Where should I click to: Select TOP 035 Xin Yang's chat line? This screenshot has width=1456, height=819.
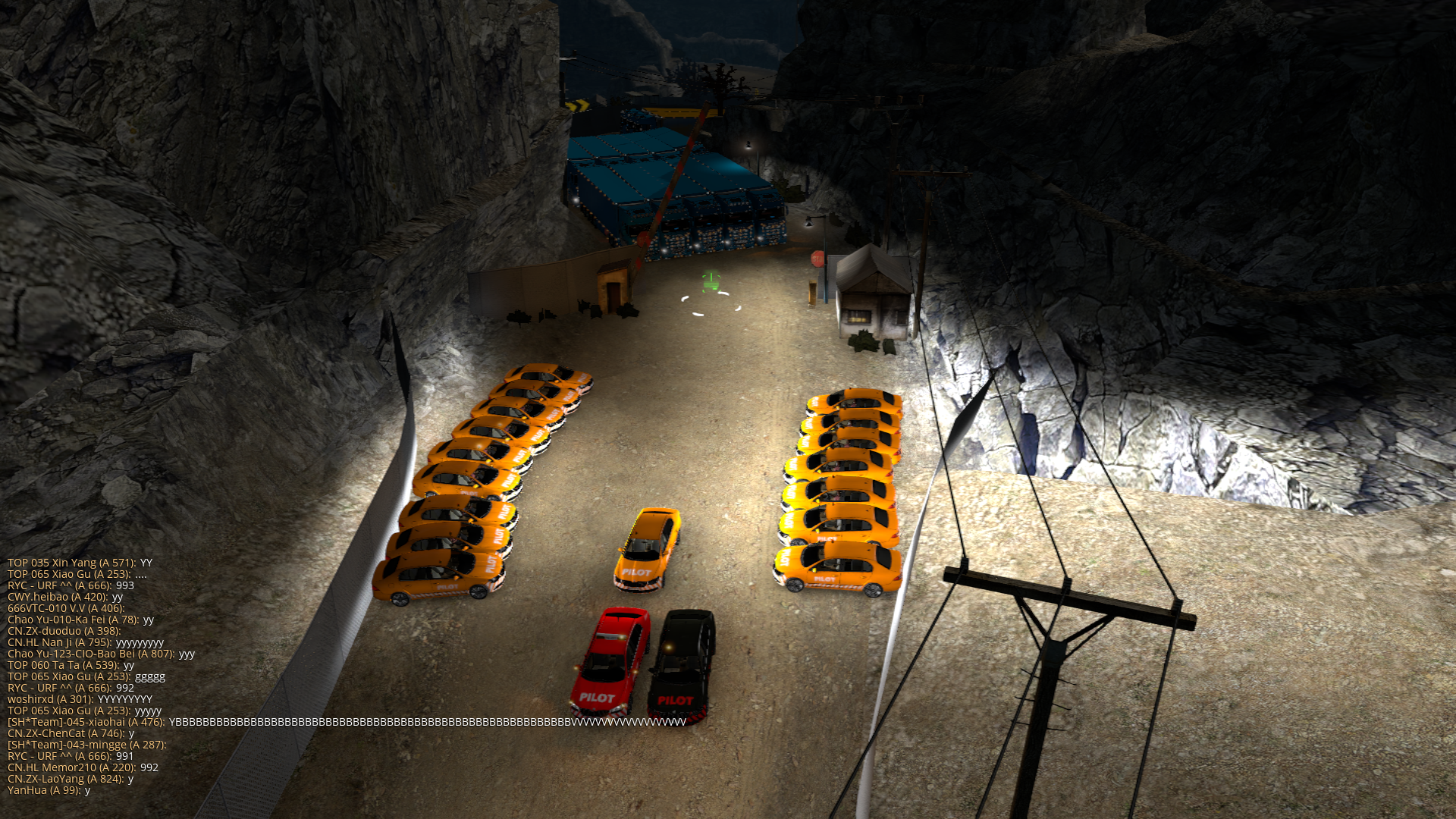pos(80,563)
